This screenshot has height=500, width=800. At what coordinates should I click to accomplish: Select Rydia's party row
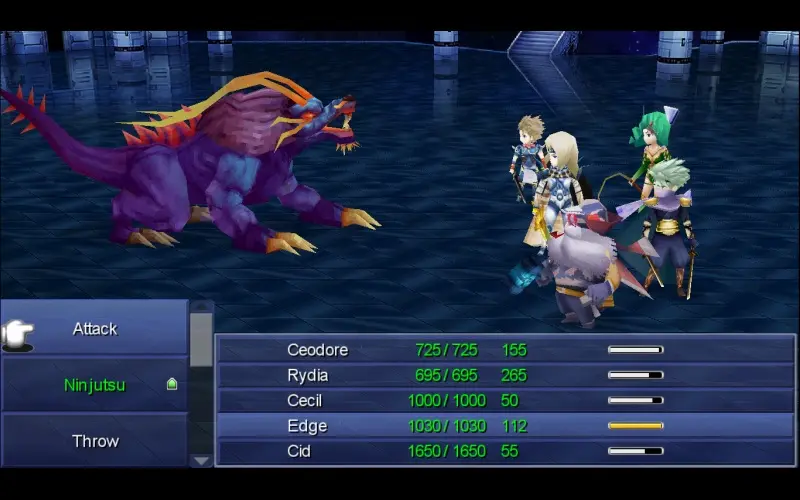point(505,375)
